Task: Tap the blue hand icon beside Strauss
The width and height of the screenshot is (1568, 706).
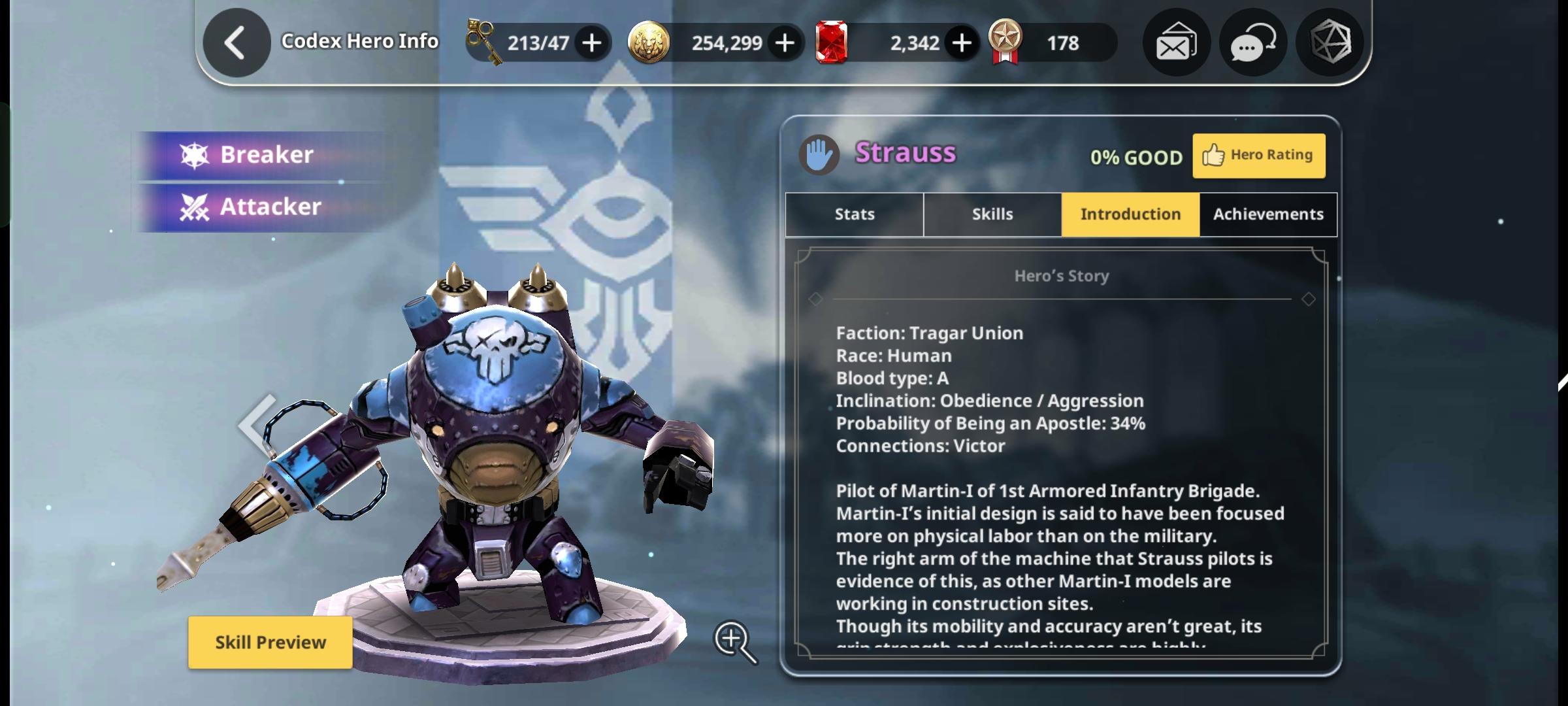Action: [819, 155]
